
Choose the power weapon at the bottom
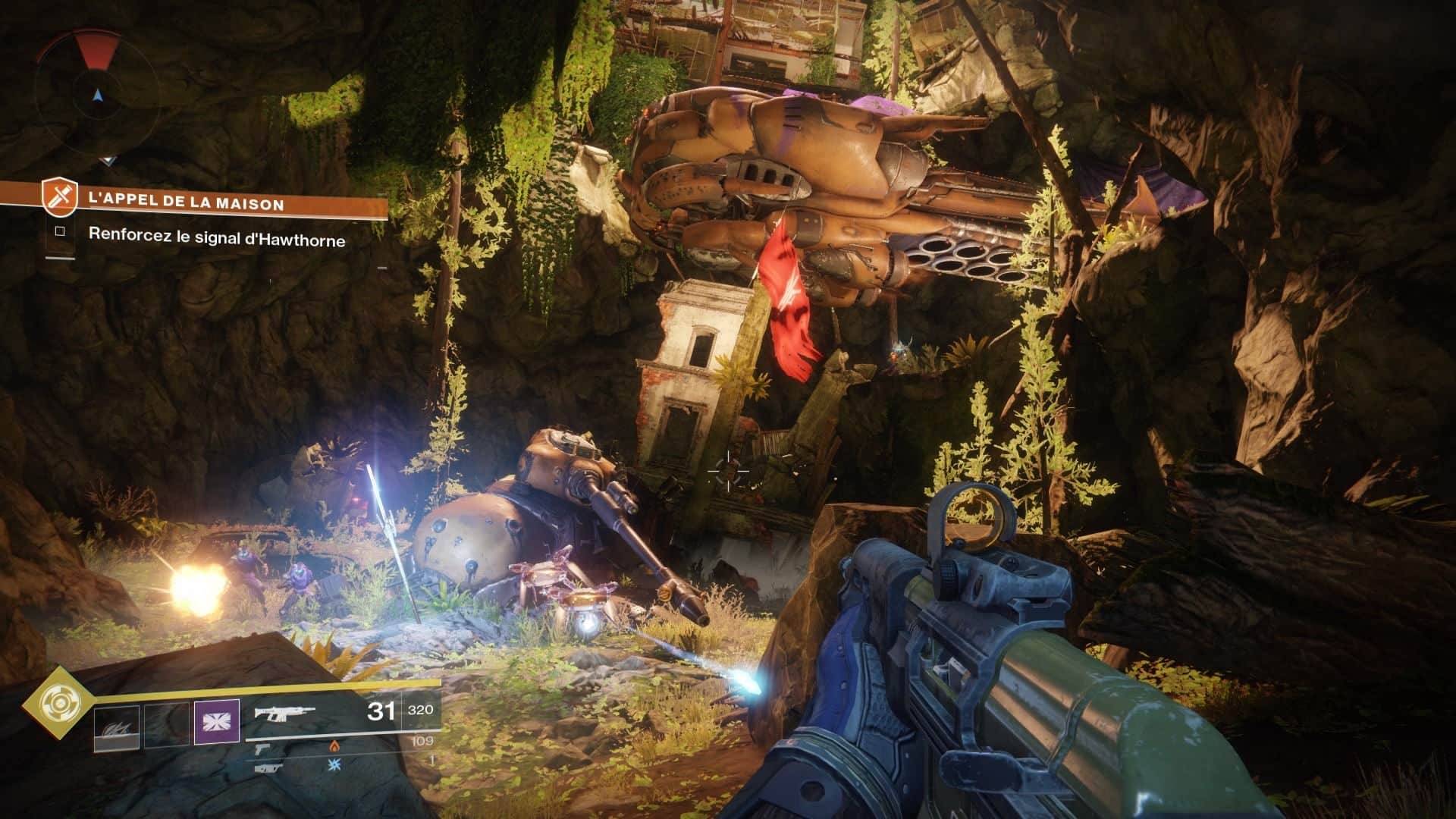tap(269, 767)
